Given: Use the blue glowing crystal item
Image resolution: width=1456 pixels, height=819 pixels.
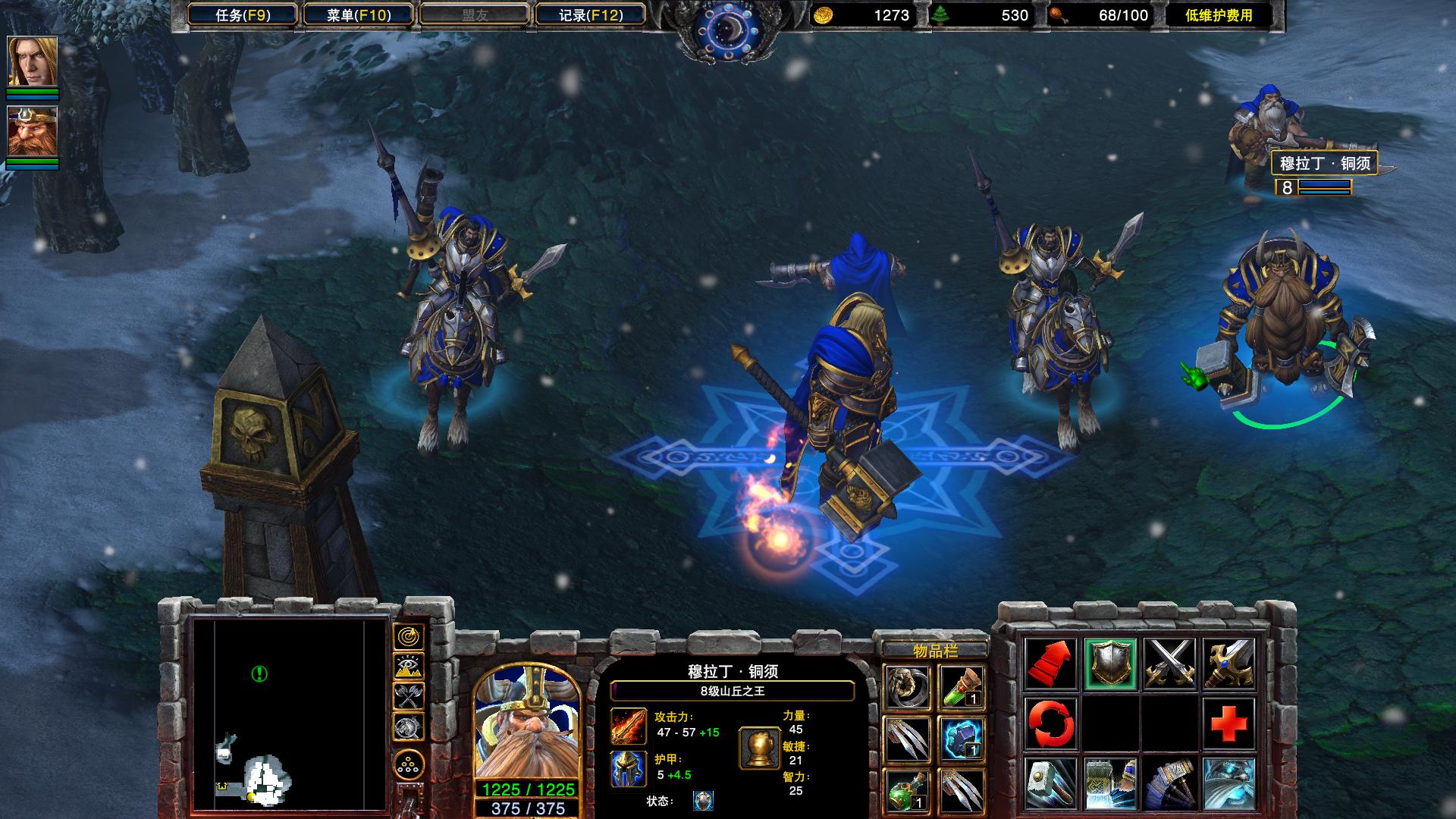Looking at the screenshot, I should pyautogui.click(x=962, y=739).
